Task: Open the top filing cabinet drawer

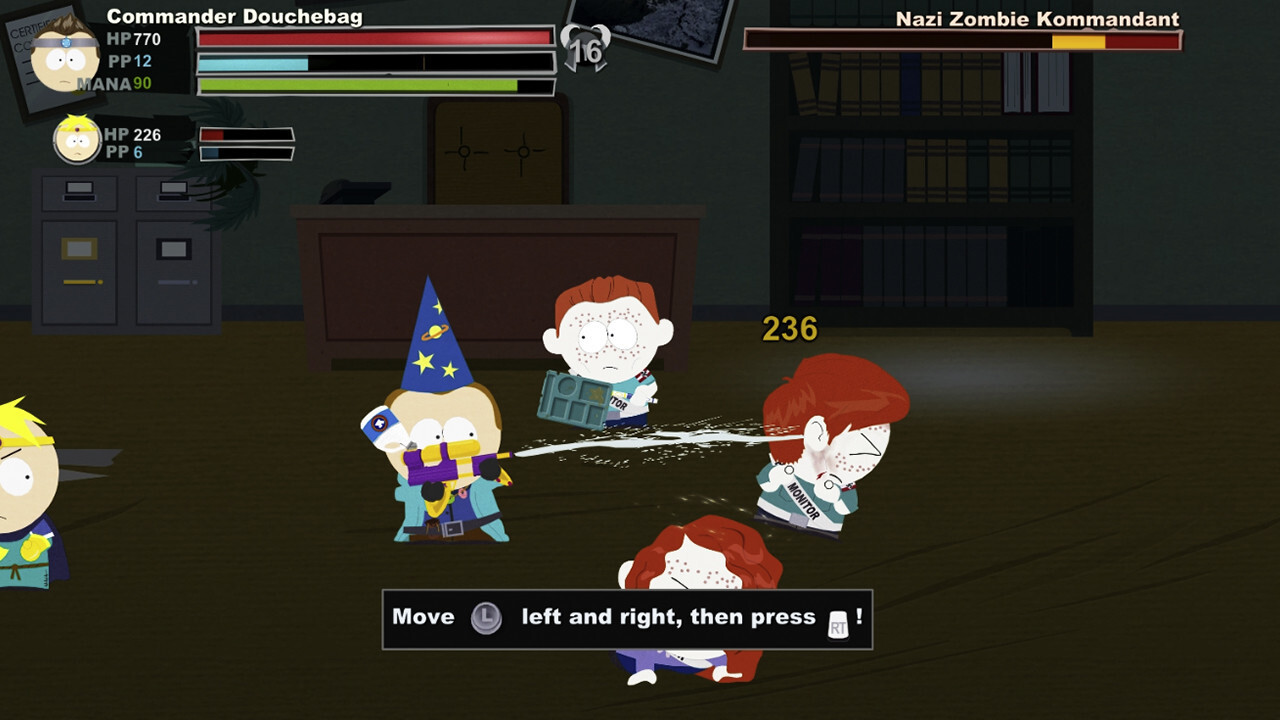Action: (78, 192)
